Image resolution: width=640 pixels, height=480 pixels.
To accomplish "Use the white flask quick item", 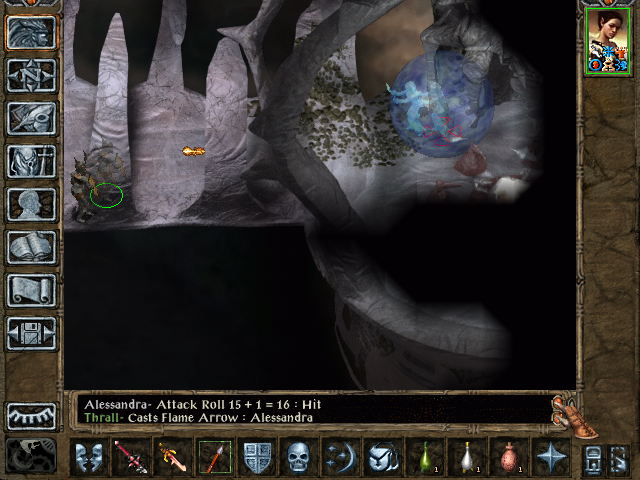I will tap(467, 457).
